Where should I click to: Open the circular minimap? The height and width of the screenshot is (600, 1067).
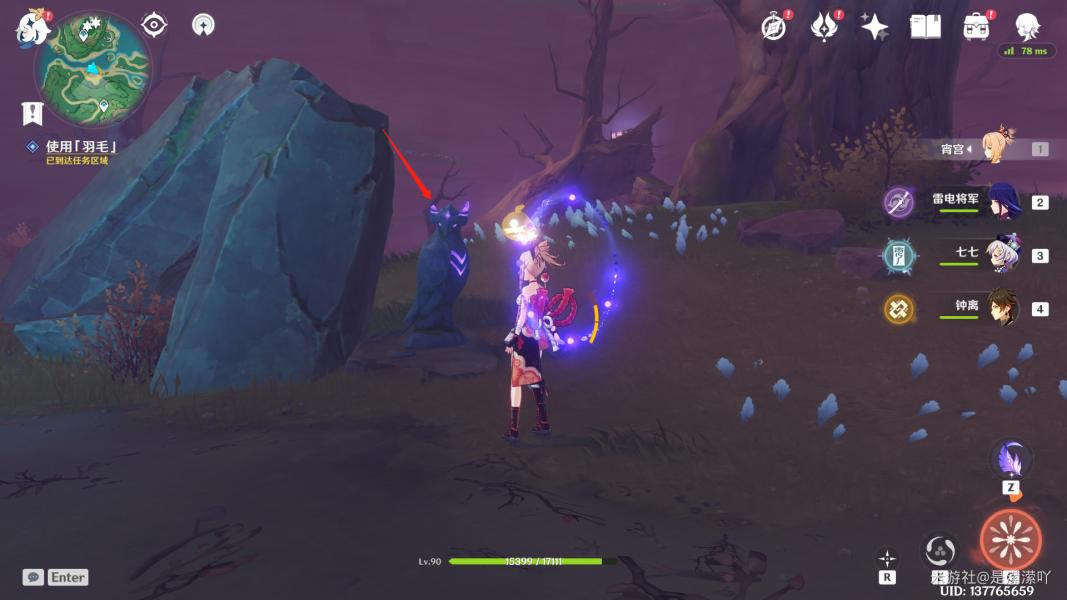click(93, 69)
